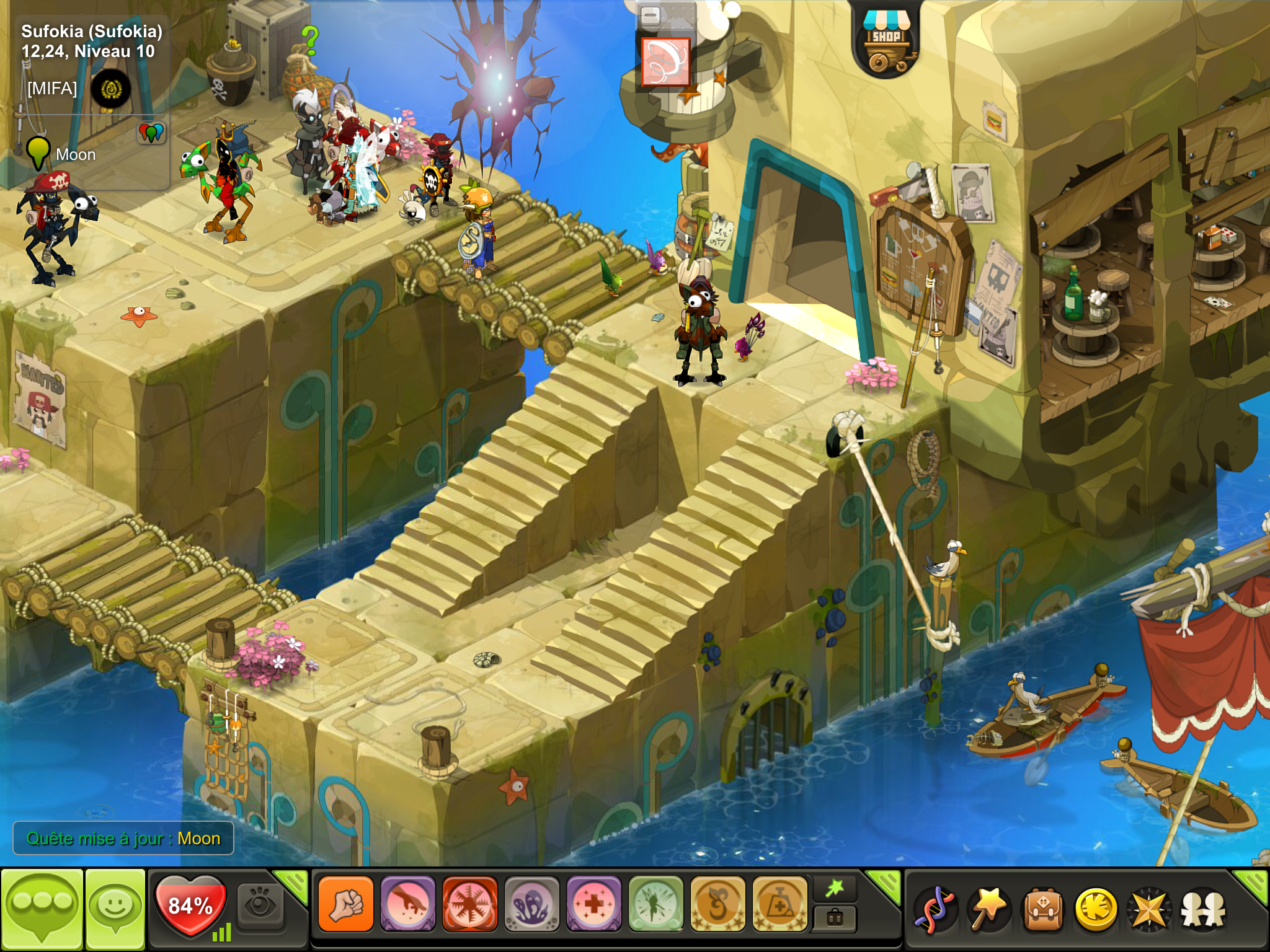Screen dimensions: 1270x952
Task: Cast the red spiked wheel spell
Action: [470, 904]
